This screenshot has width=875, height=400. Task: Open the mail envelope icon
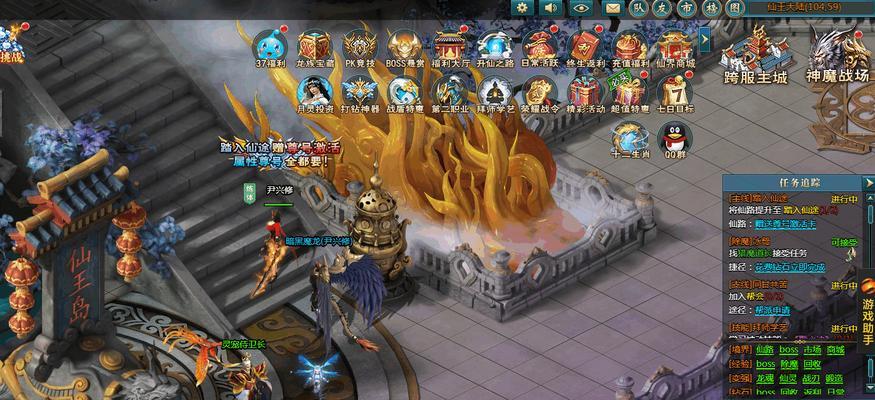coord(611,8)
